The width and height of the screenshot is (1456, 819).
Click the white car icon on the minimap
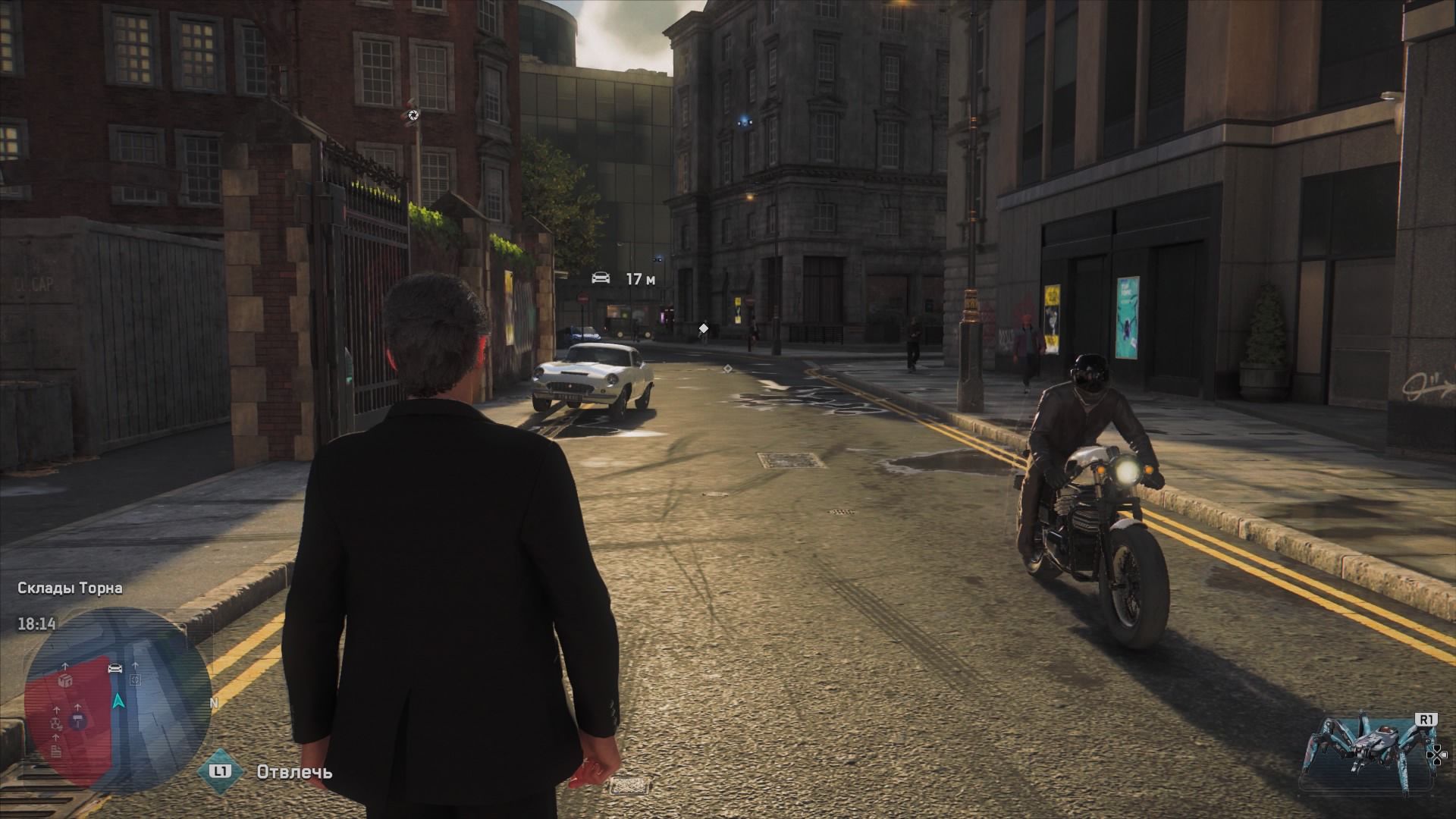(115, 668)
